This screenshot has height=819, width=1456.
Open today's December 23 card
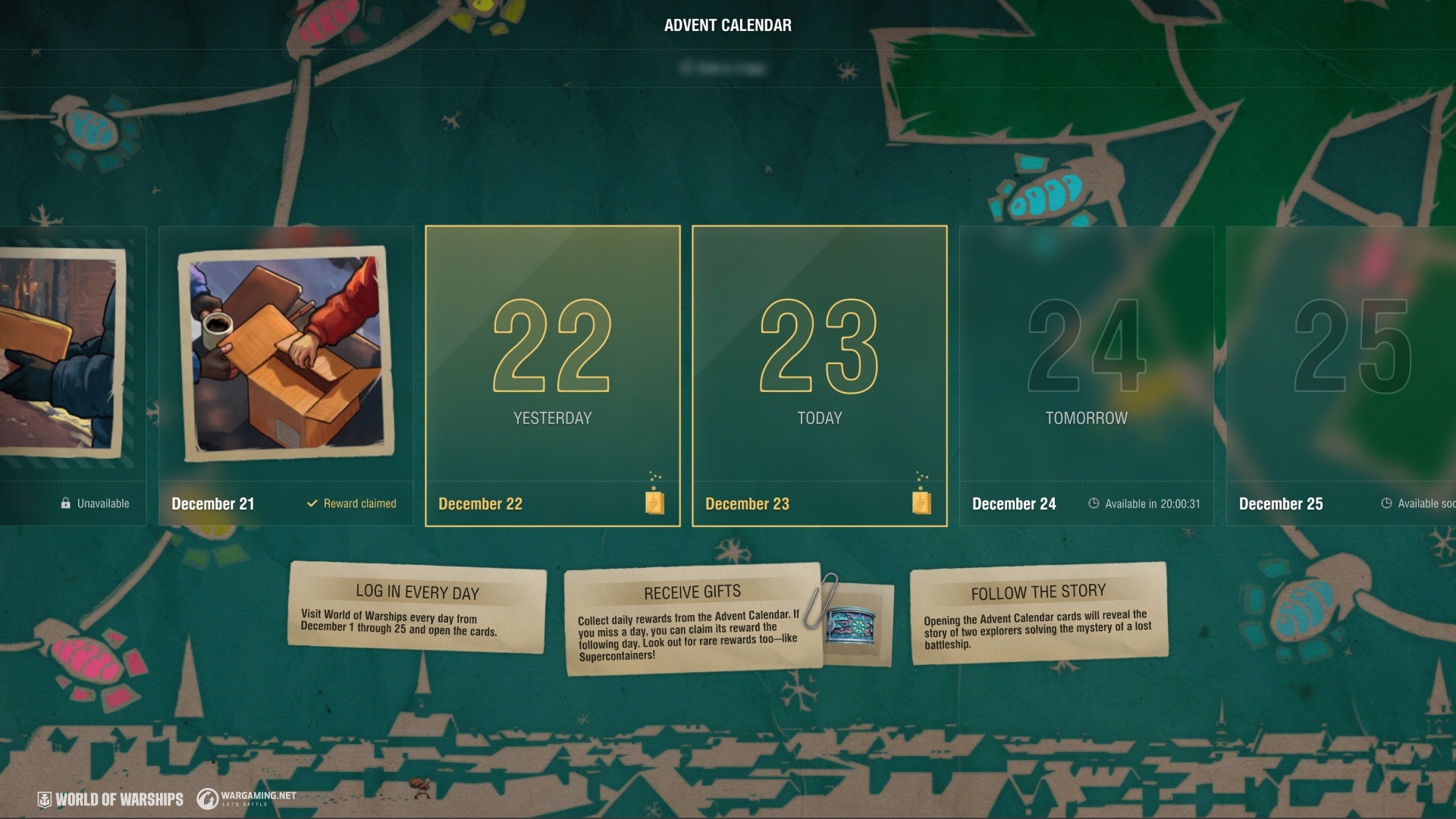tap(819, 356)
